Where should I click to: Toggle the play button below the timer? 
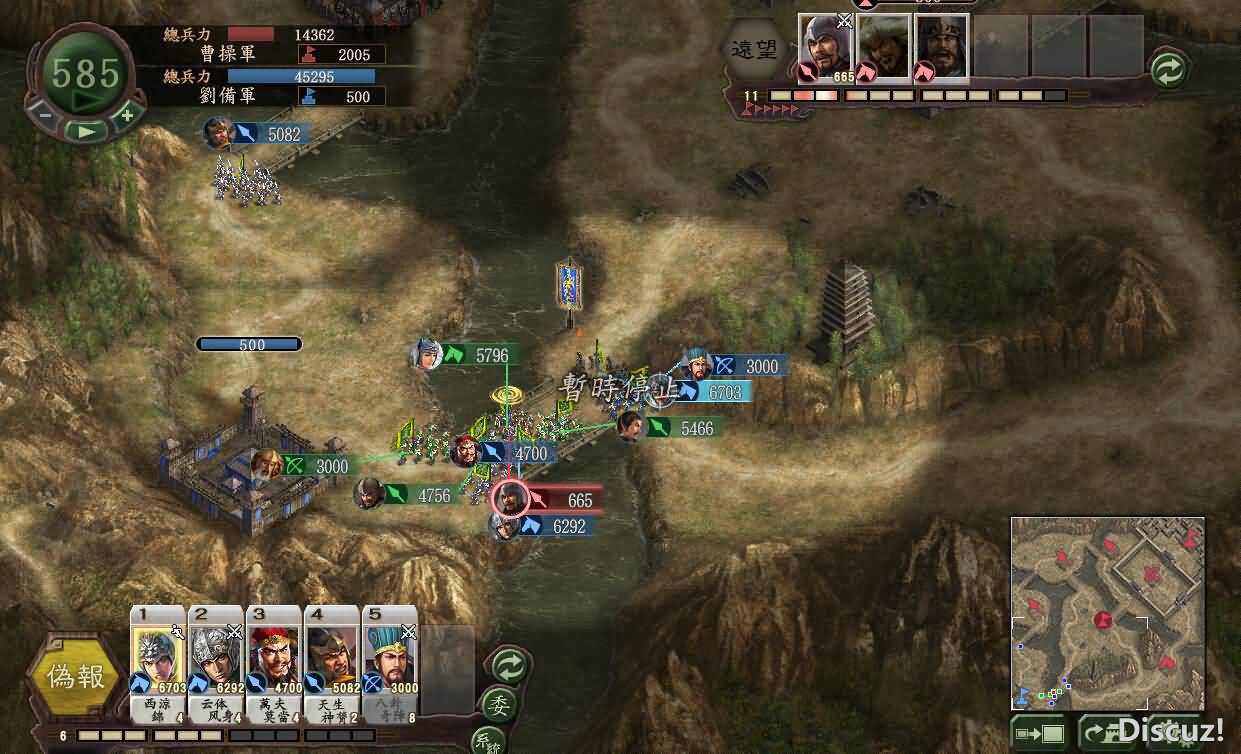pyautogui.click(x=86, y=130)
